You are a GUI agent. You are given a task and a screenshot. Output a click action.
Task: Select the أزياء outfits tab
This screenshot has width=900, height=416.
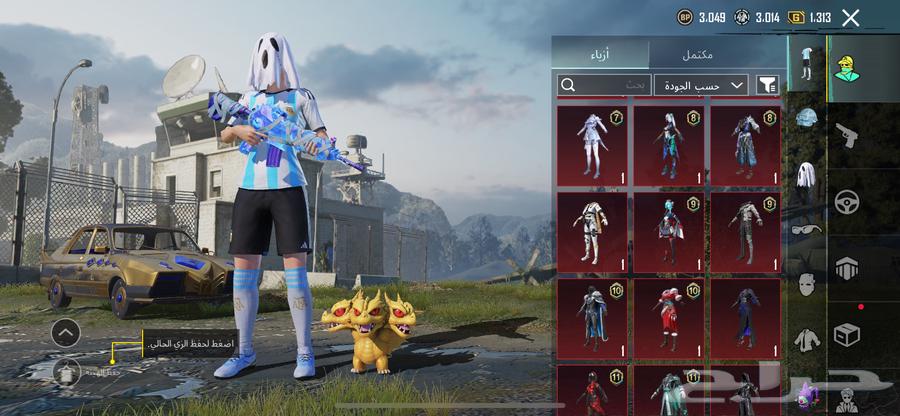tap(601, 55)
